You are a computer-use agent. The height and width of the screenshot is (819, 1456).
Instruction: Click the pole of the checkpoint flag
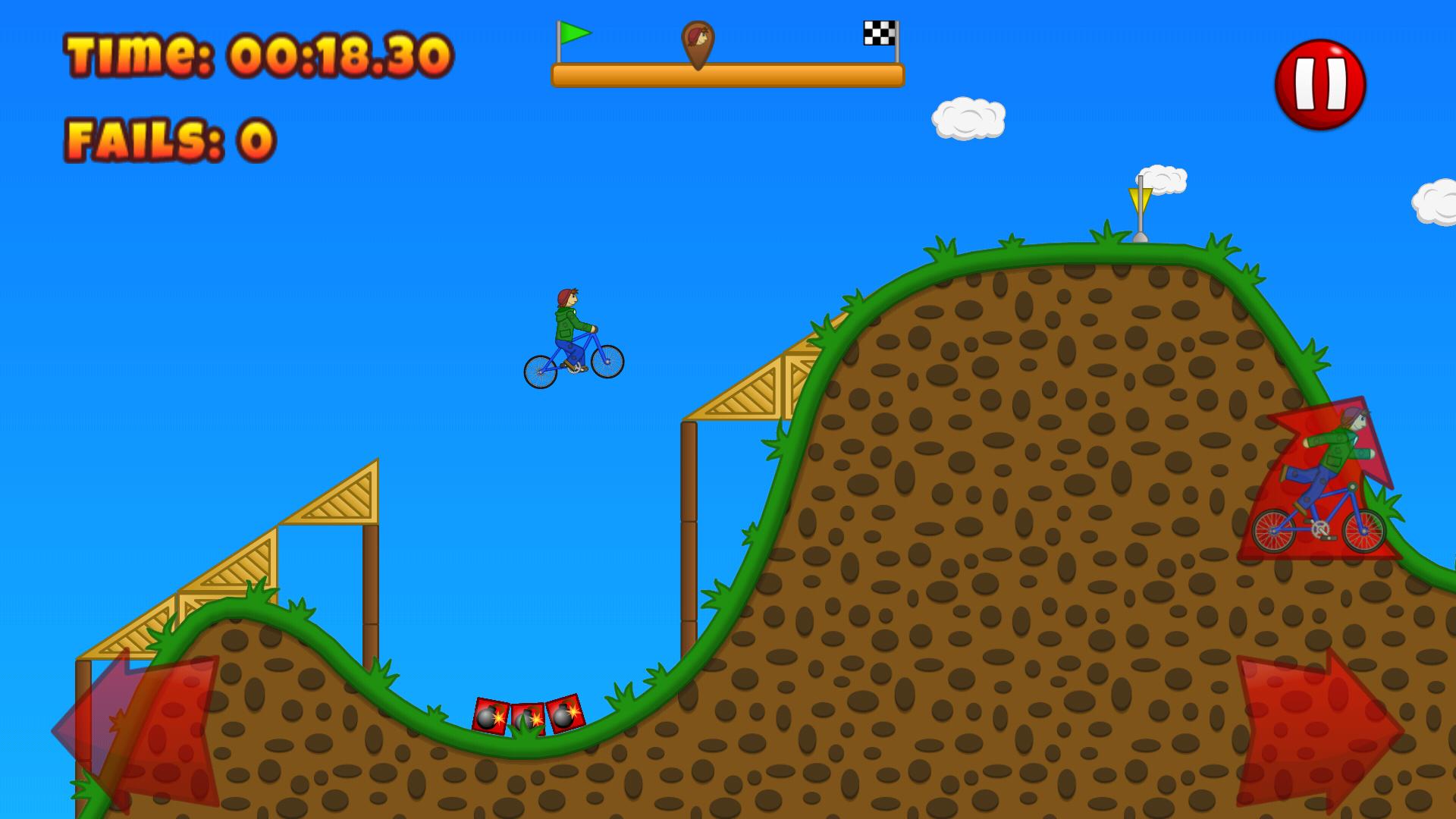tap(1139, 224)
